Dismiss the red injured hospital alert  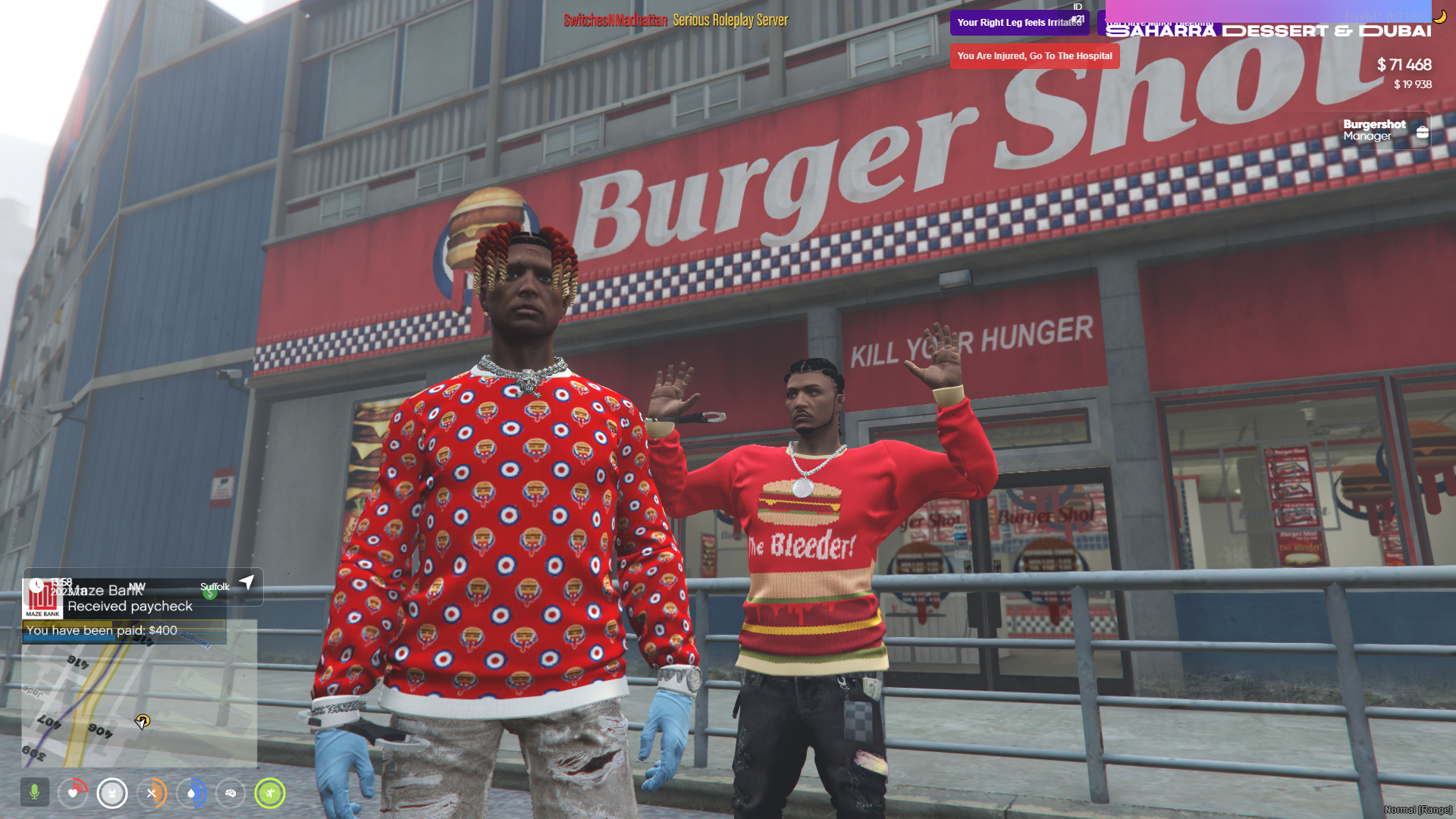(1034, 56)
